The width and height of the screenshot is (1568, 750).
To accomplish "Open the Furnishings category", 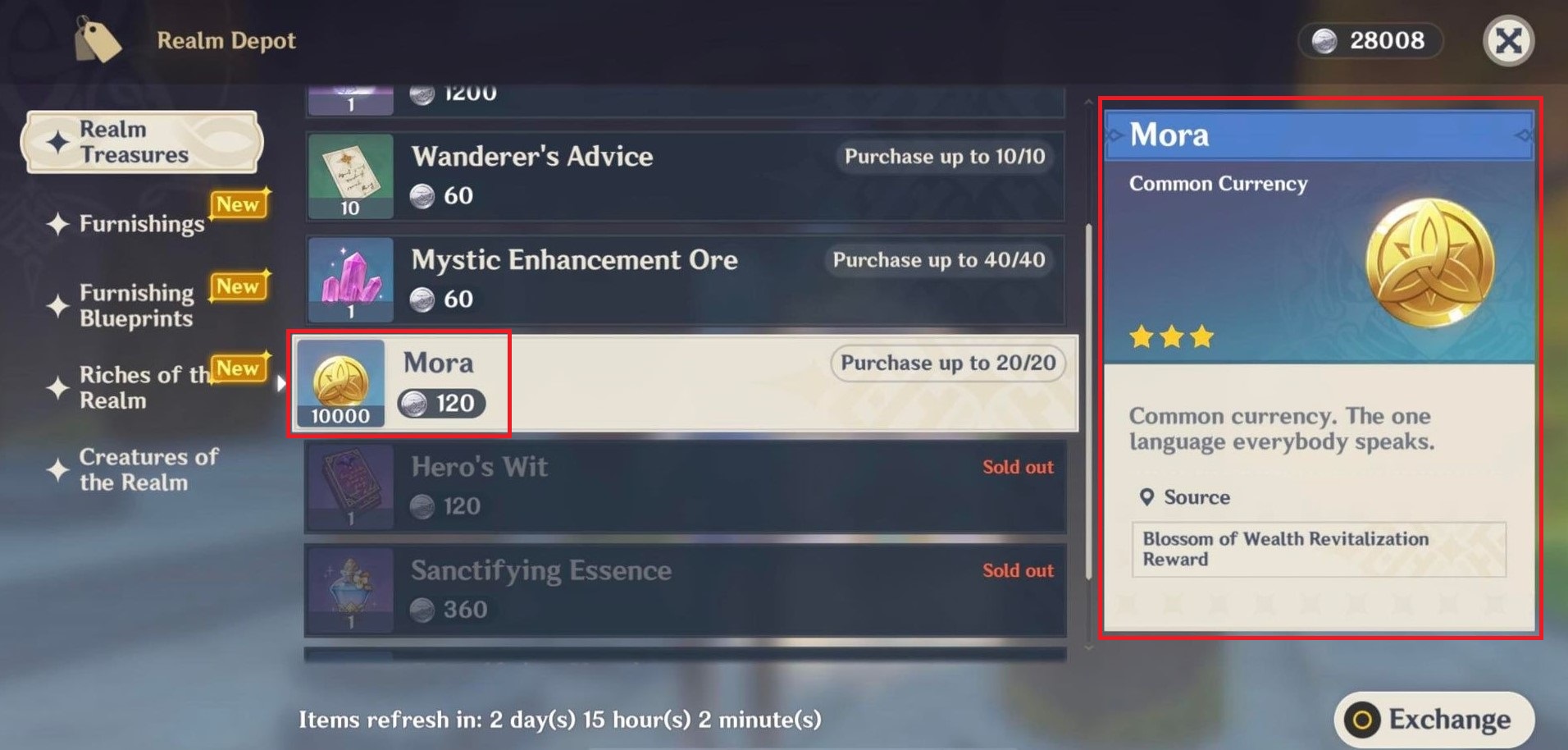I will click(x=141, y=224).
